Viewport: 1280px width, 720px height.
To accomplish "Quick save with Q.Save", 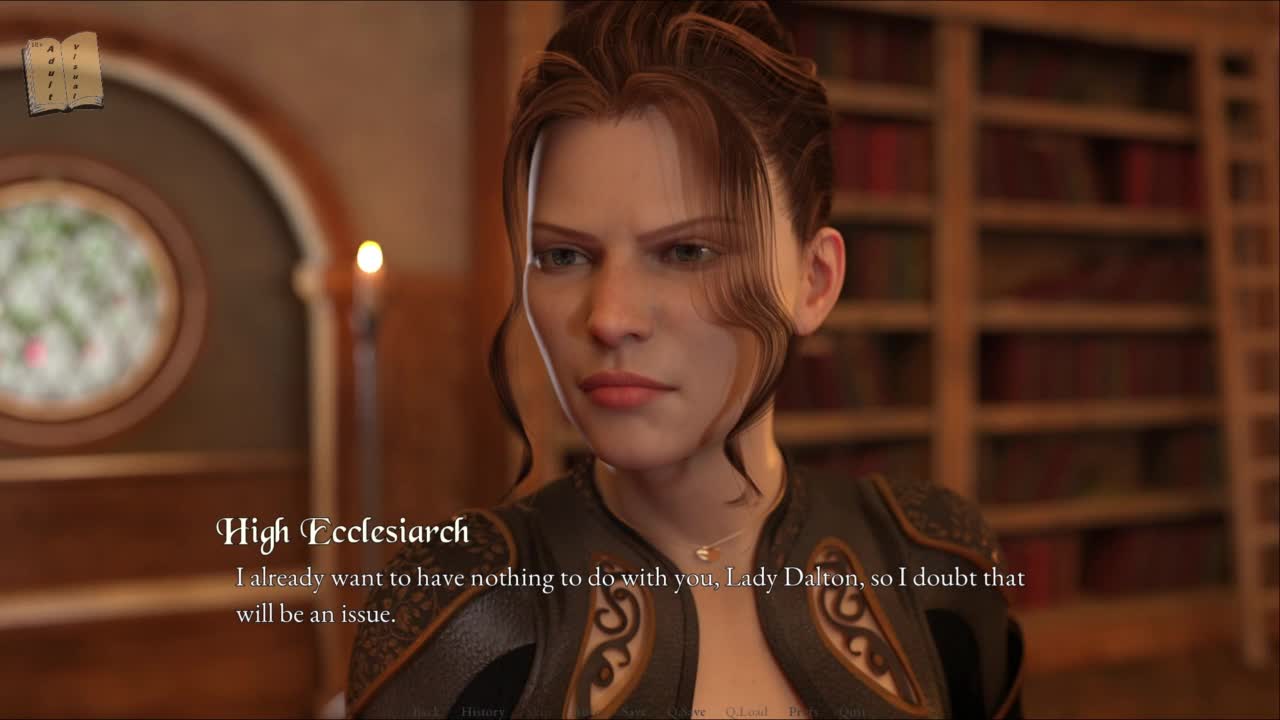I will [686, 712].
